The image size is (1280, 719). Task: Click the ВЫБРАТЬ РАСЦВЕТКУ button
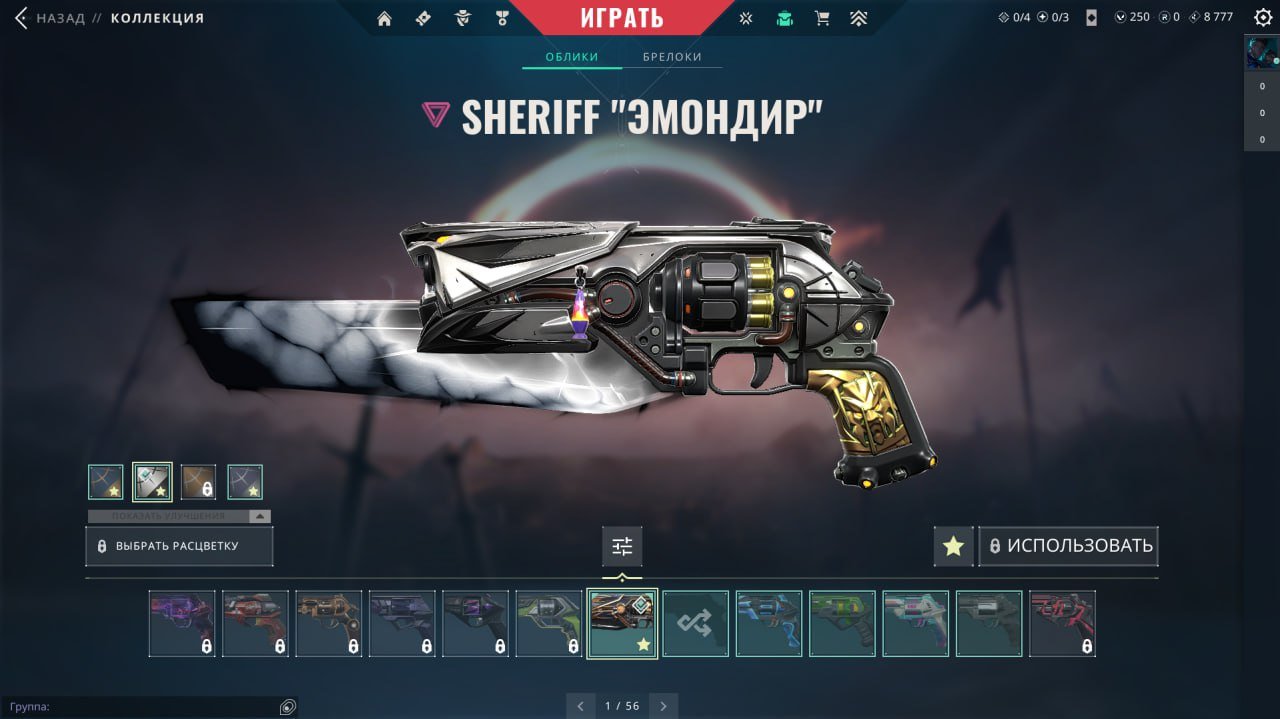[x=179, y=547]
